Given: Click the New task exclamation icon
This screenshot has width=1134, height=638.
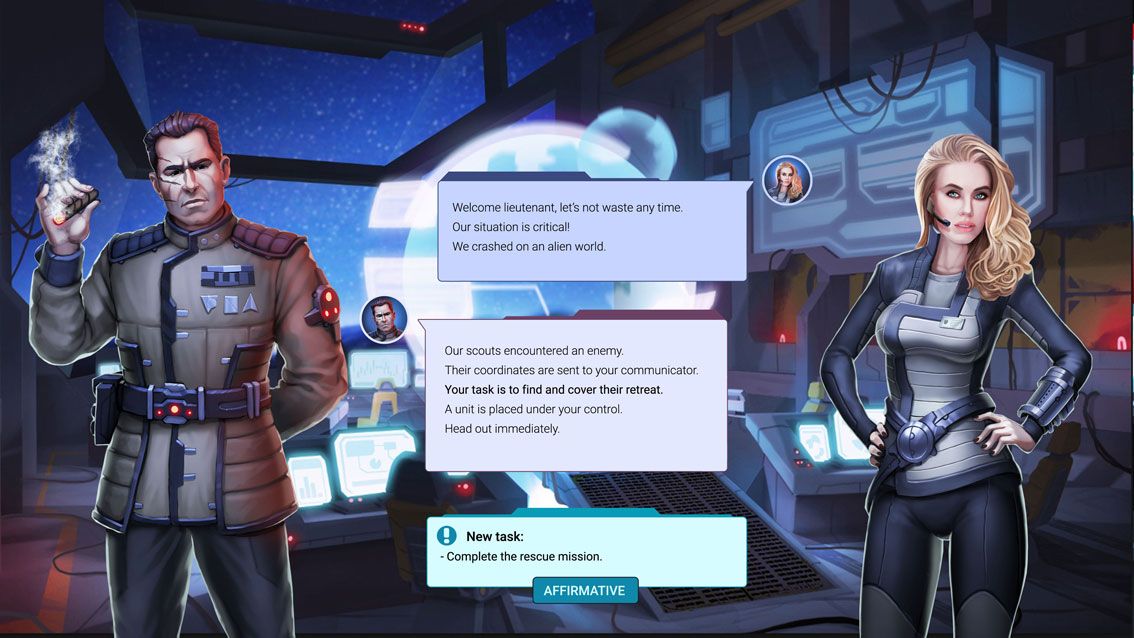Looking at the screenshot, I should (x=447, y=536).
